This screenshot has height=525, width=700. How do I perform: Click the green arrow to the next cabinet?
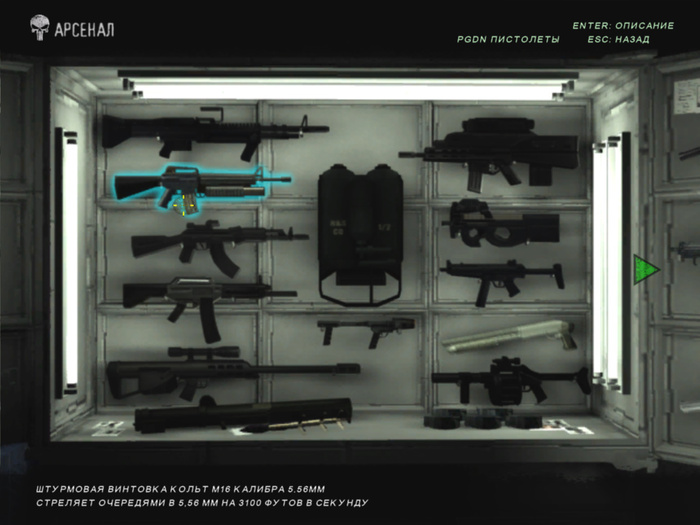point(645,269)
